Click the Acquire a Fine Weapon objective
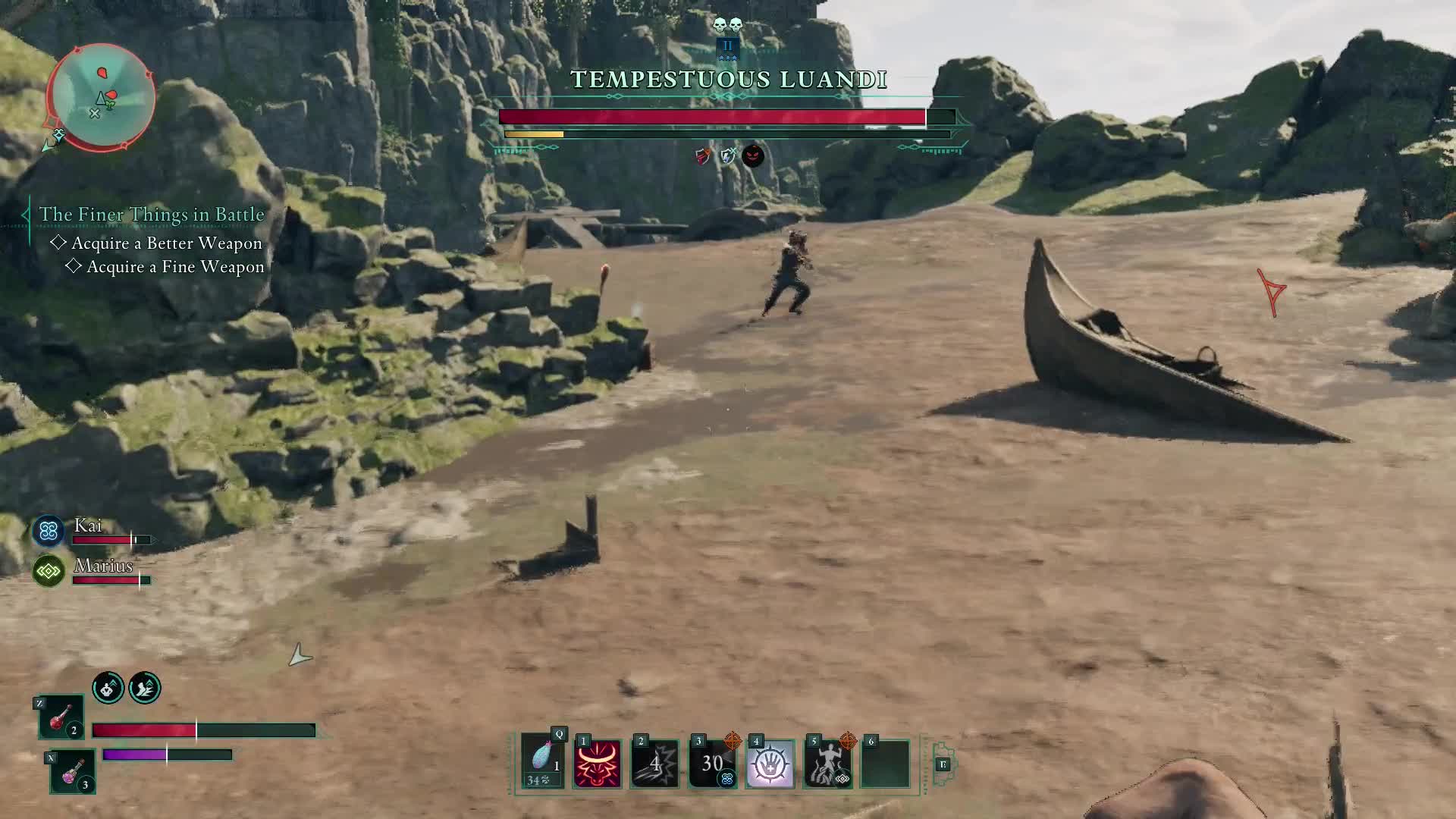 tap(175, 267)
